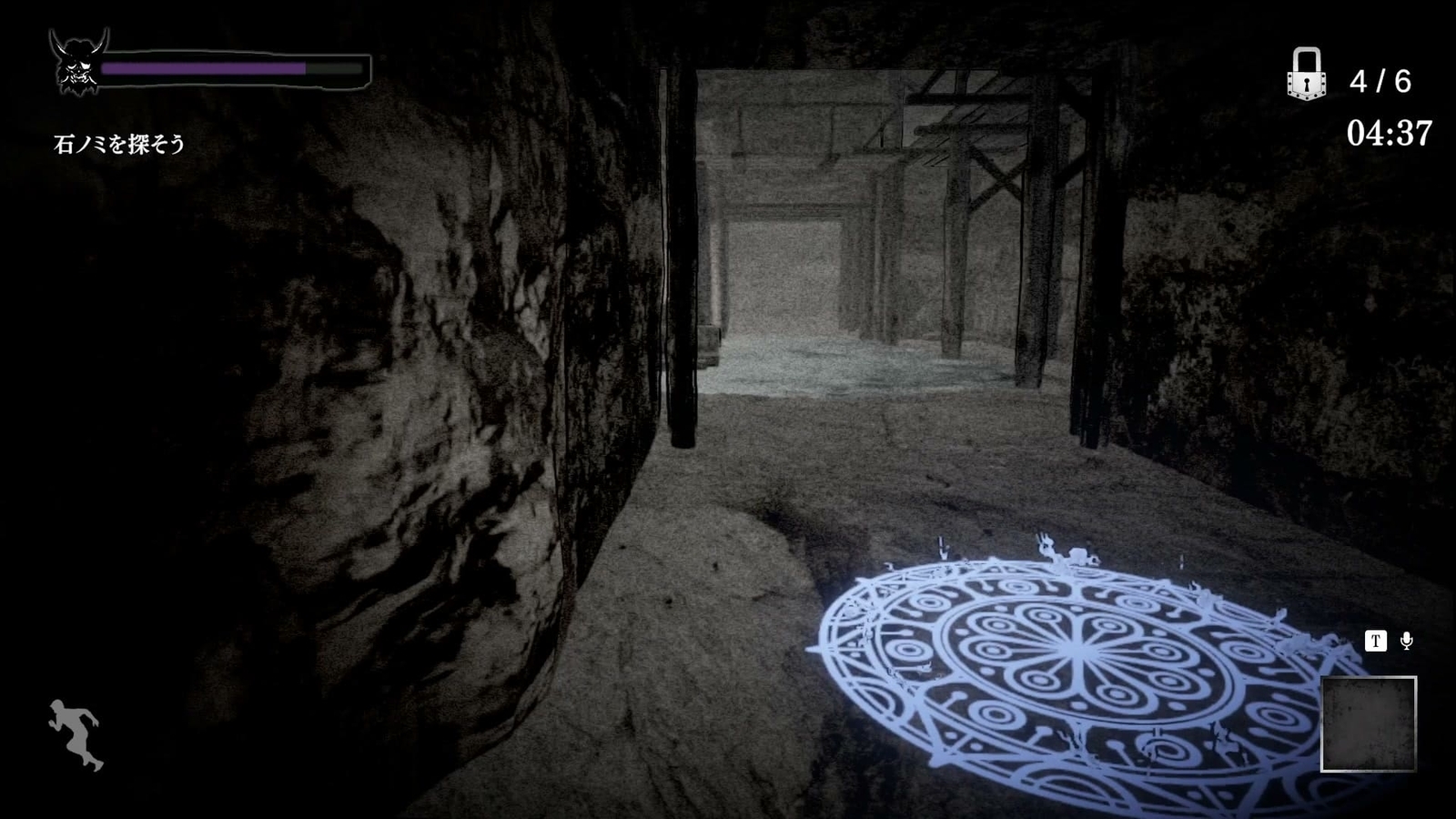Viewport: 1456px width, 819px height.
Task: Click the microphone icon
Action: tap(1405, 642)
